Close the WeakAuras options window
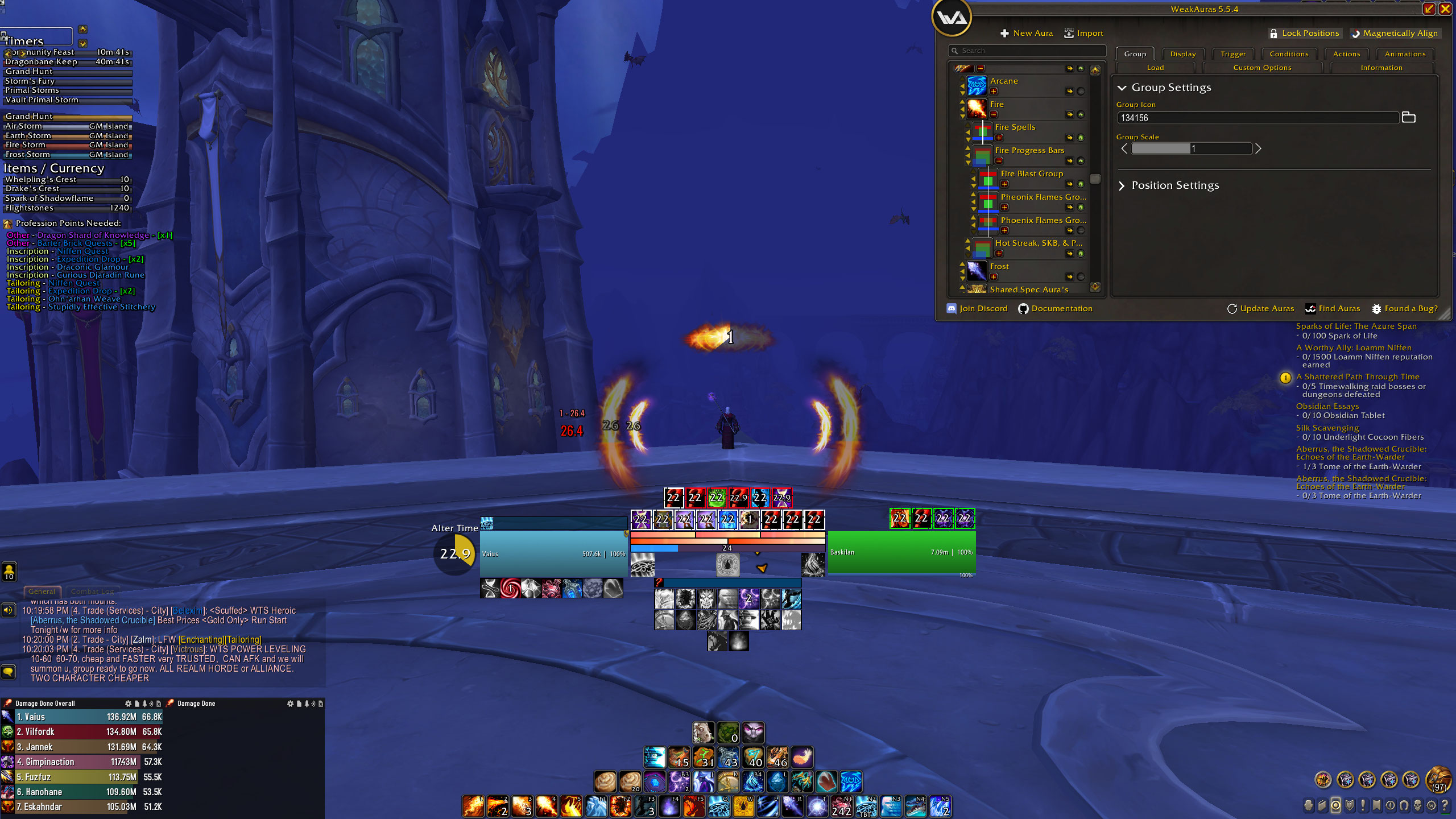 1445,9
